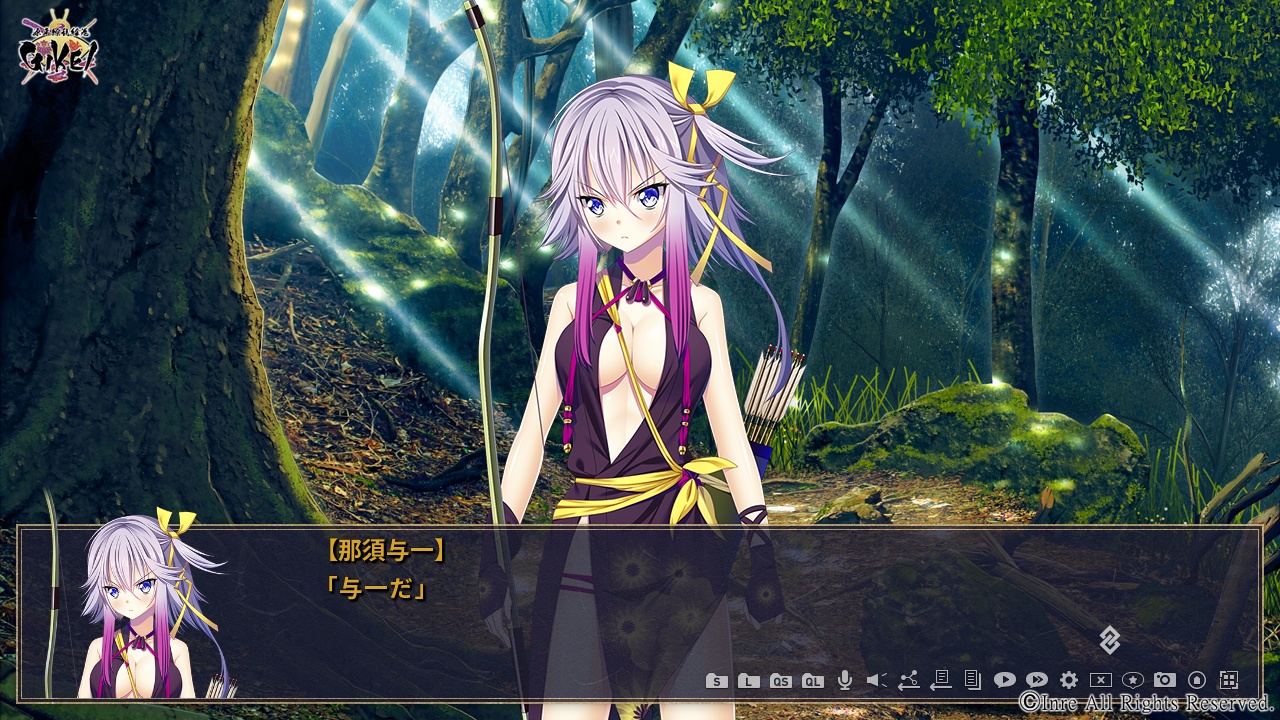Return to title with the home icon
Viewport: 1280px width, 720px height.
(x=1197, y=681)
